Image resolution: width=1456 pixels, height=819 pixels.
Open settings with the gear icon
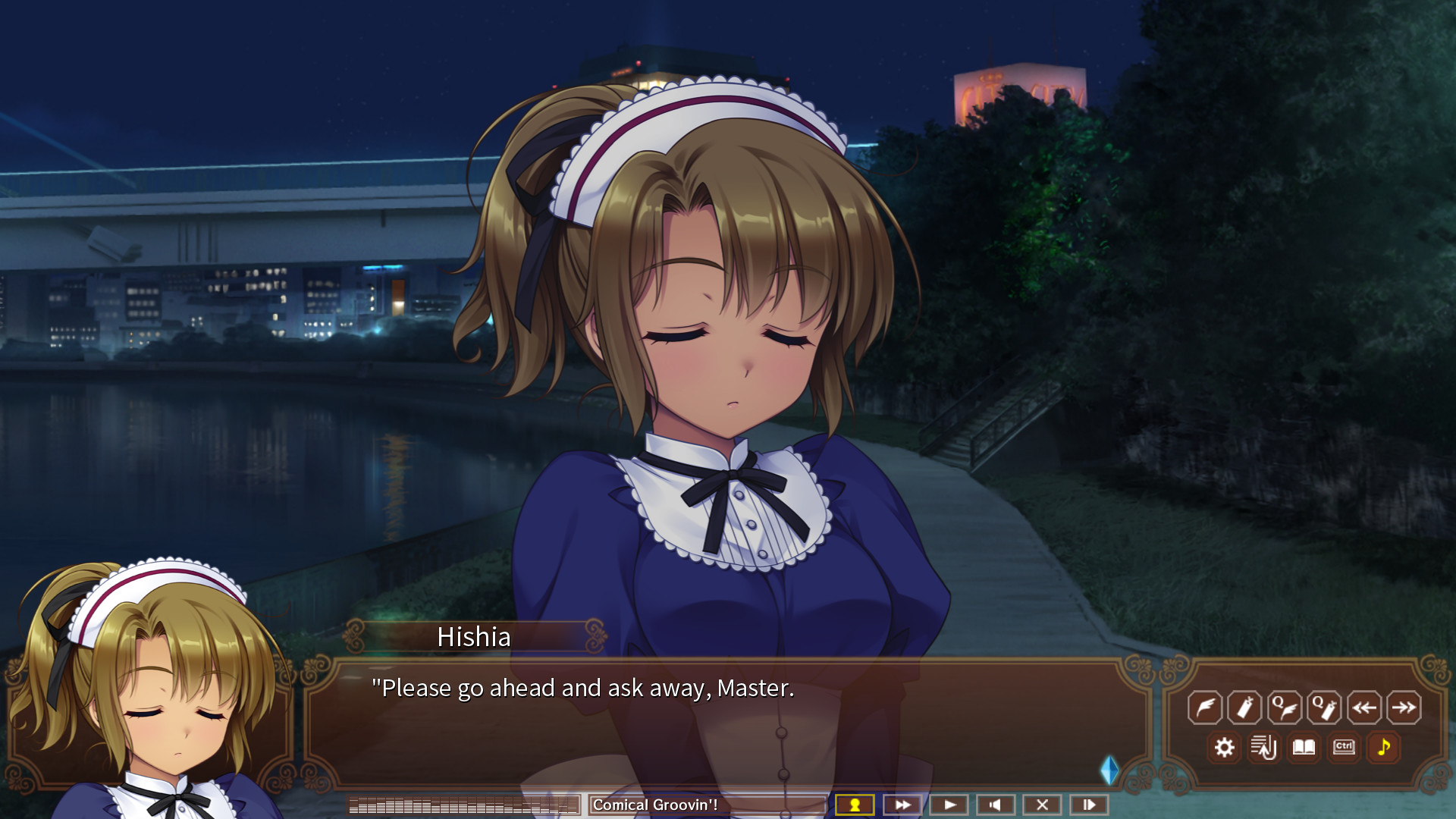[1224, 748]
